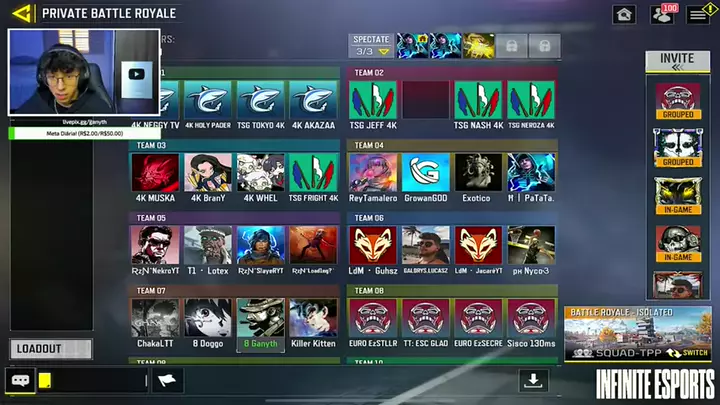Select player ReyTamalero in Team 04
Image resolution: width=720 pixels, height=405 pixels.
pos(373,178)
